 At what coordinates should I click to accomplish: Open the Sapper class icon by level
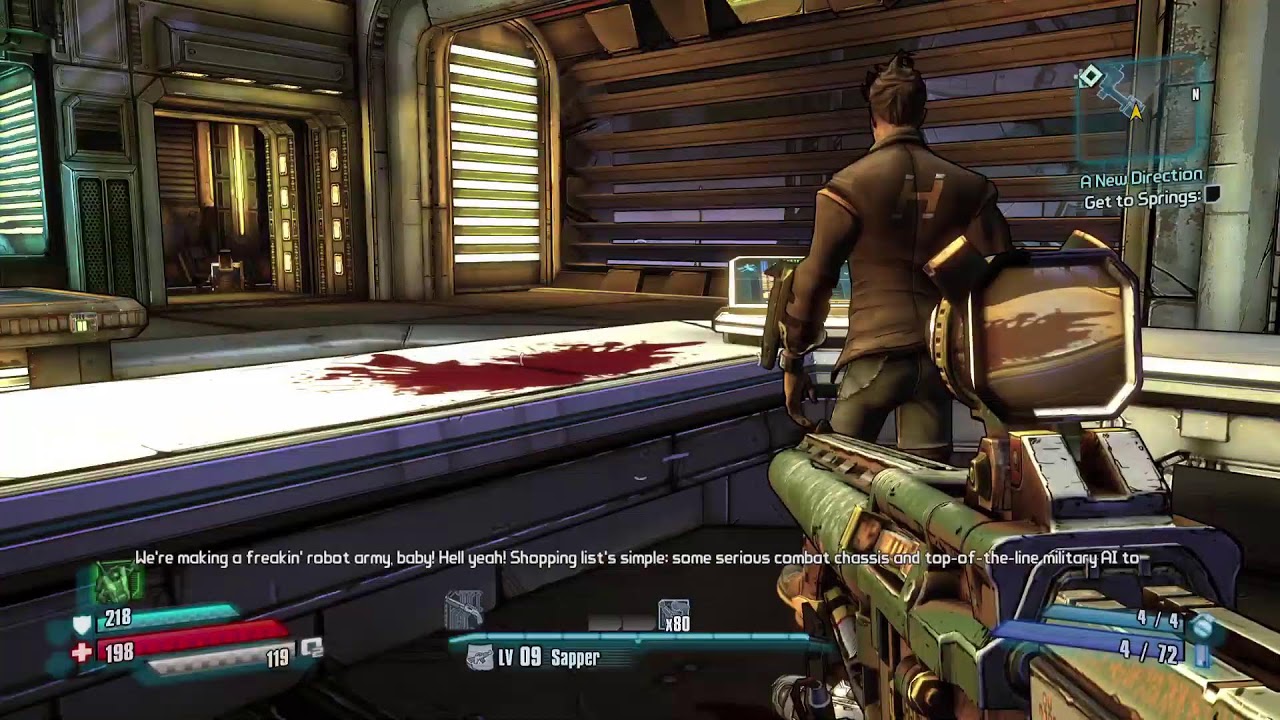click(x=482, y=657)
